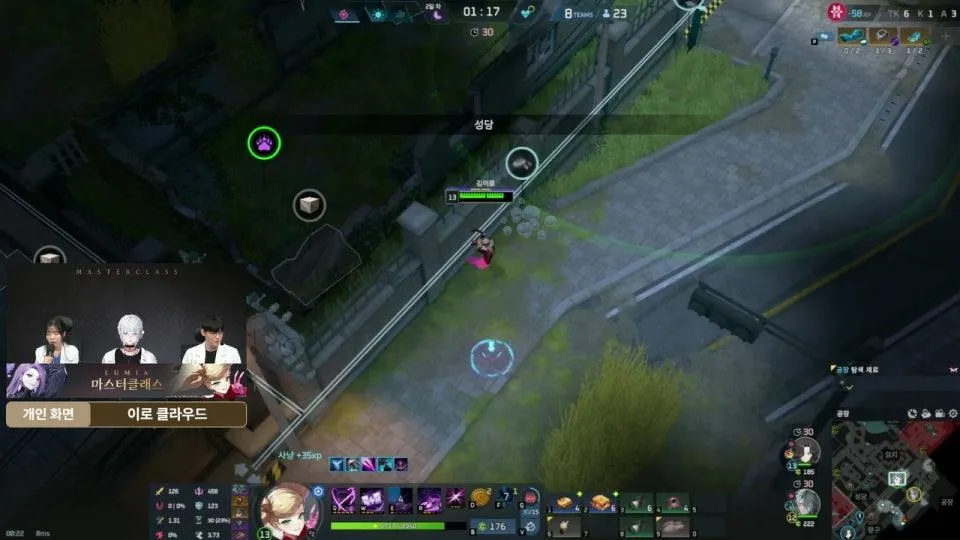Select the third crafting target item slot
This screenshot has height=540, width=960.
tap(915, 35)
